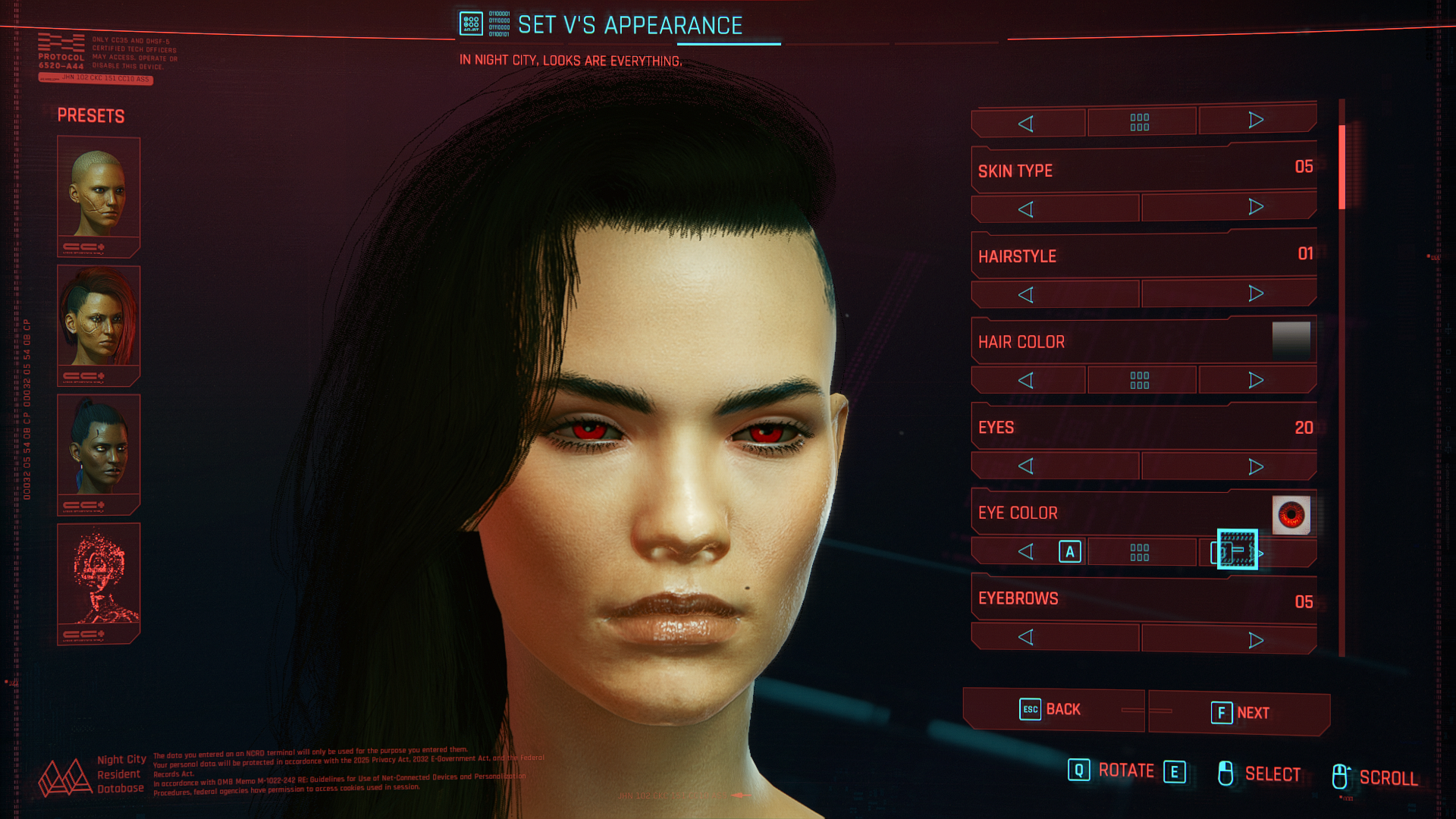Choose next Eyebrows style
Image resolution: width=1456 pixels, height=819 pixels.
click(1256, 640)
